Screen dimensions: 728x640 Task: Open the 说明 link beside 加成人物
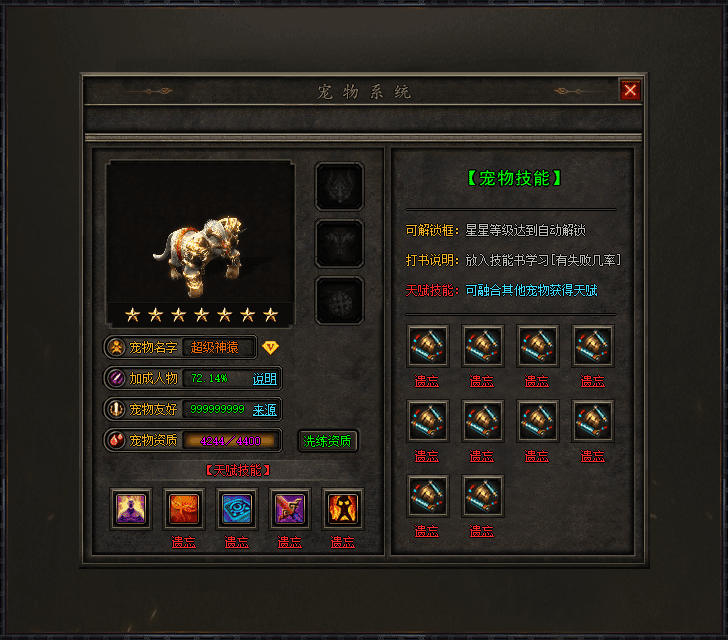(264, 379)
